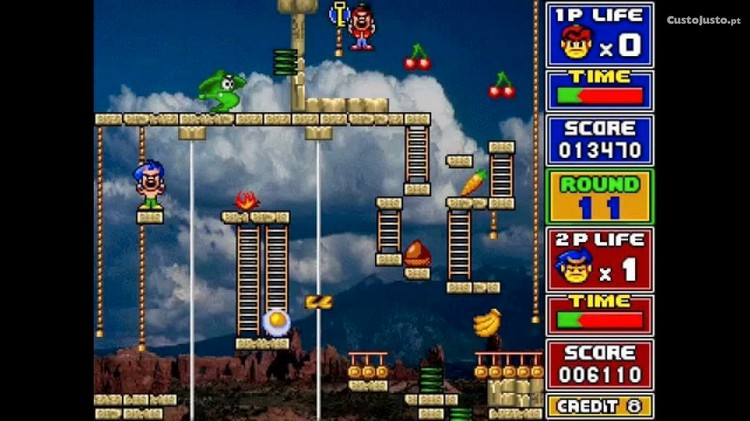Click the 1P life player portrait
This screenshot has width=750, height=421.
click(576, 43)
